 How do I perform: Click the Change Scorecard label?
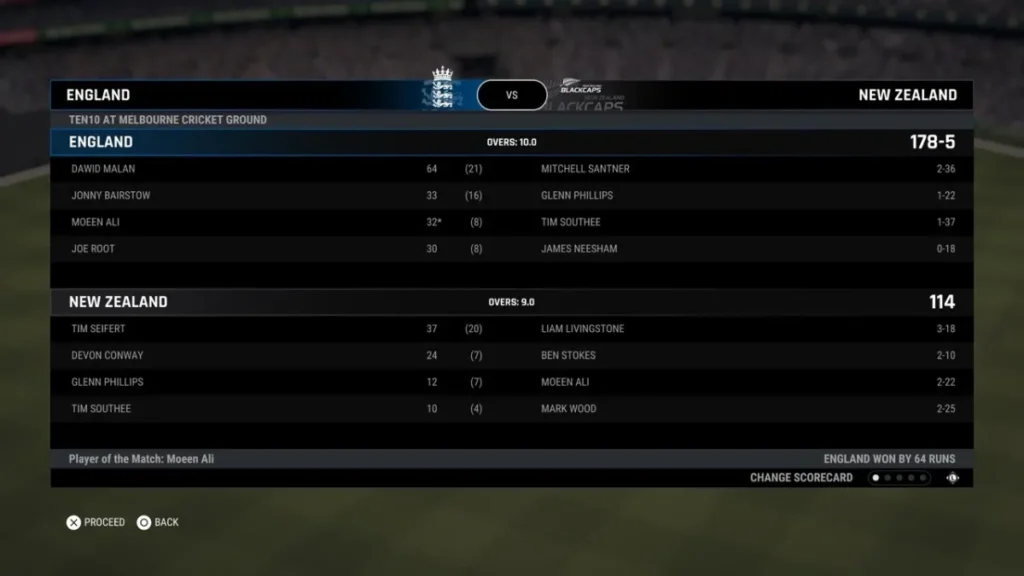(801, 478)
